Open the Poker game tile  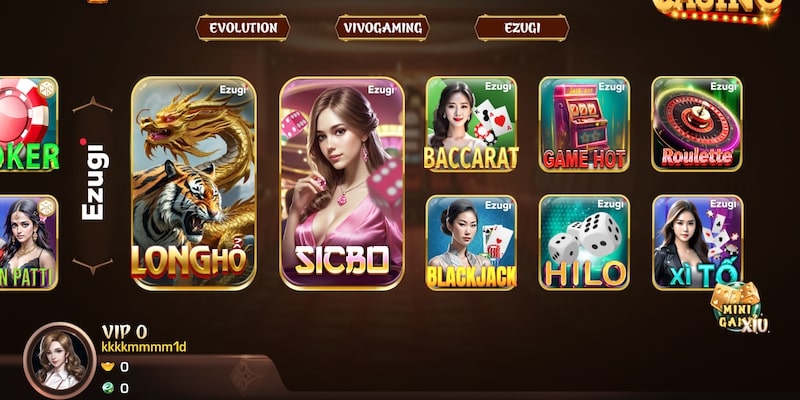(28, 124)
